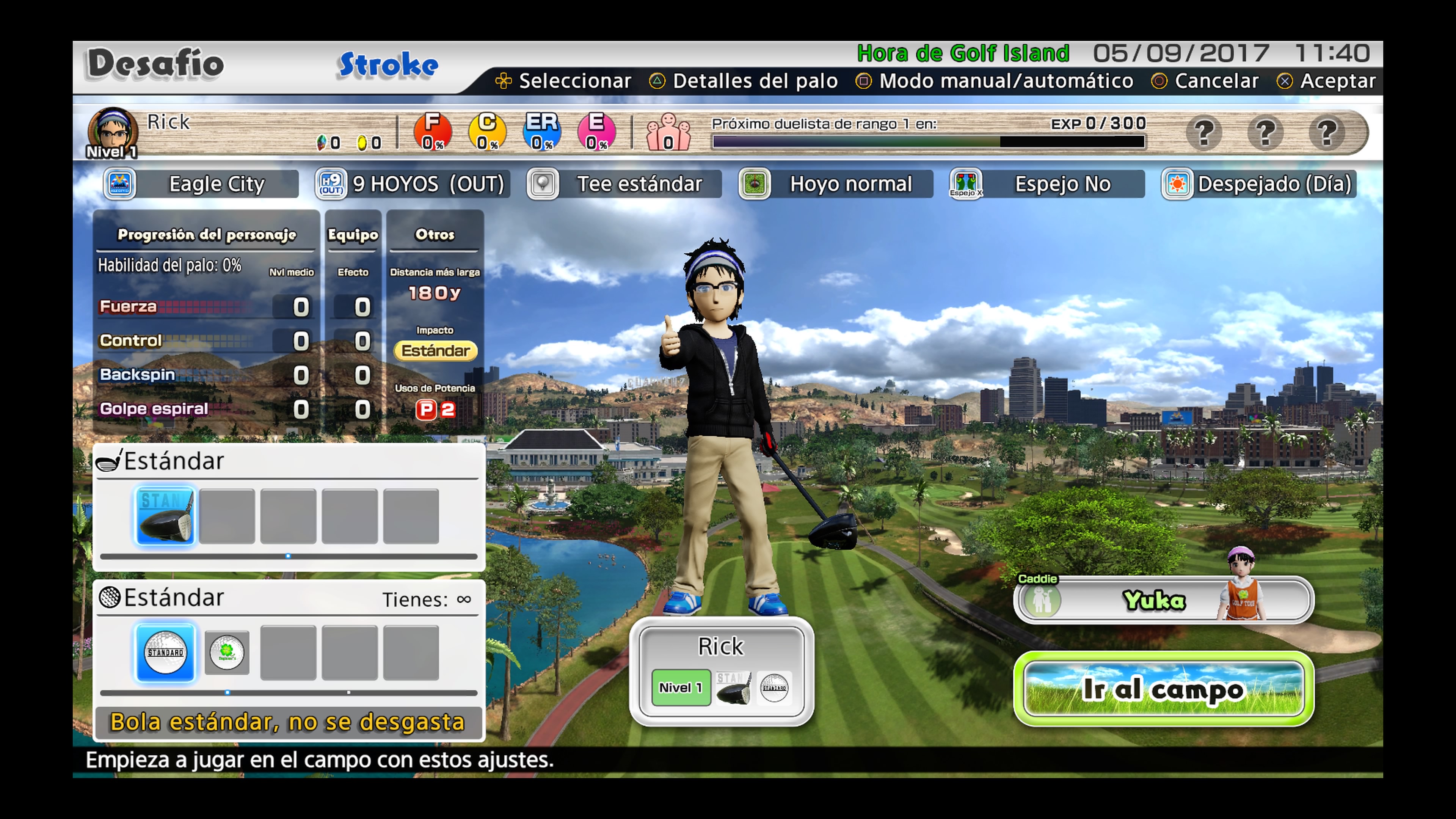Start the round with Ir al campo
The image size is (1456, 819).
(1164, 689)
